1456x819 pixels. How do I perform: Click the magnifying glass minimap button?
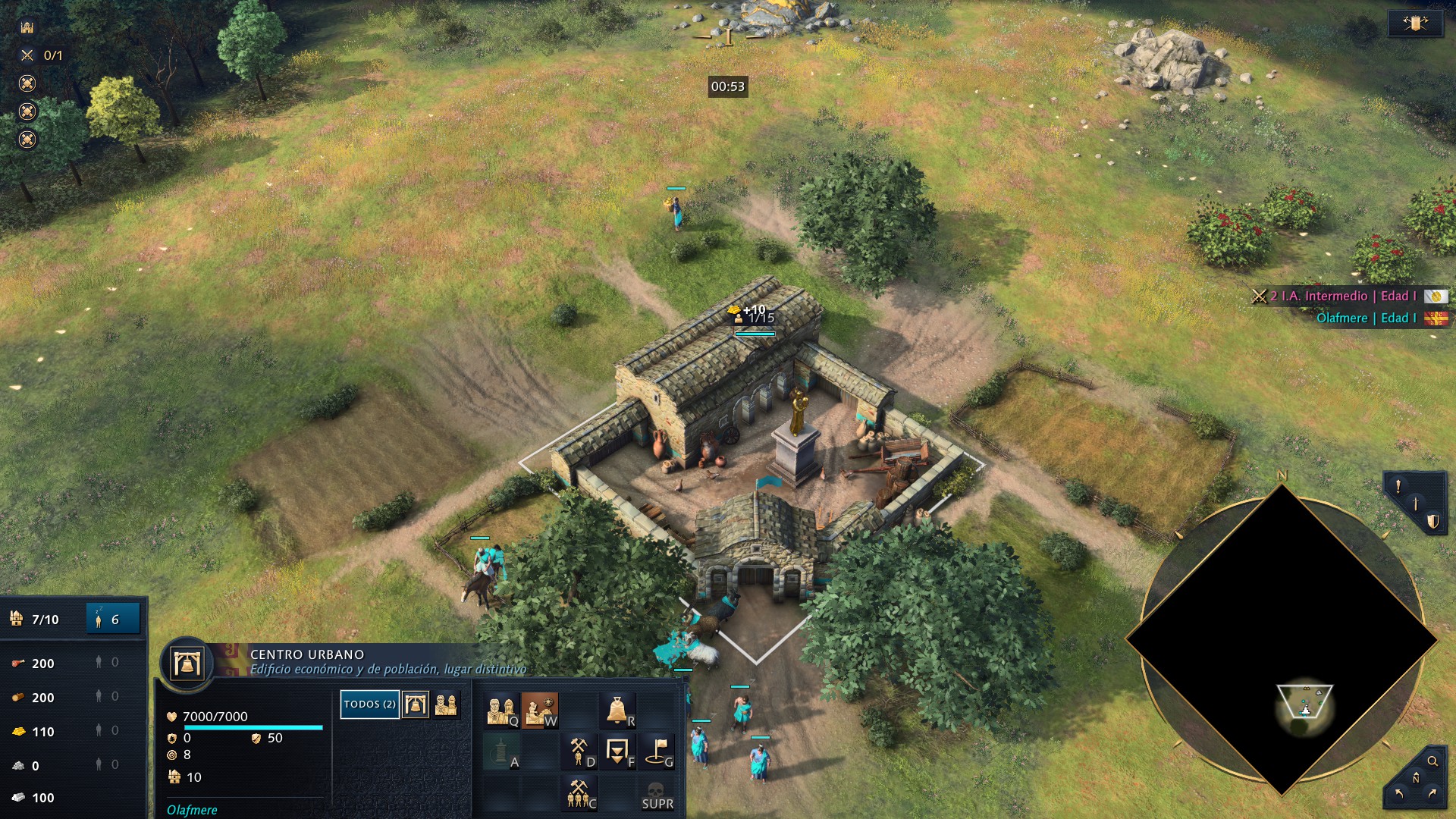click(1432, 761)
